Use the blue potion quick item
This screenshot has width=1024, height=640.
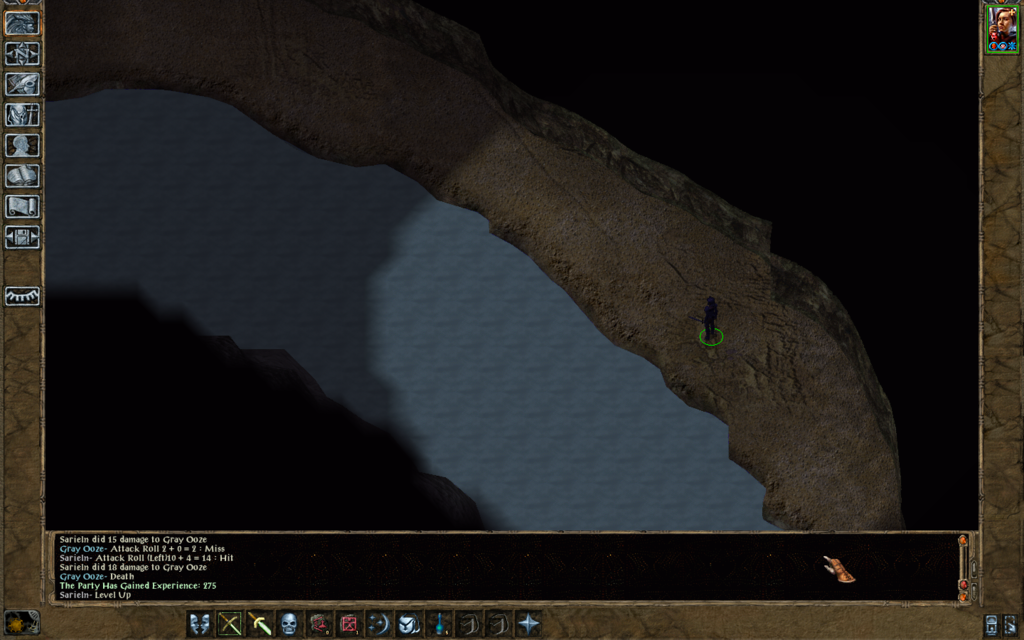(x=439, y=624)
